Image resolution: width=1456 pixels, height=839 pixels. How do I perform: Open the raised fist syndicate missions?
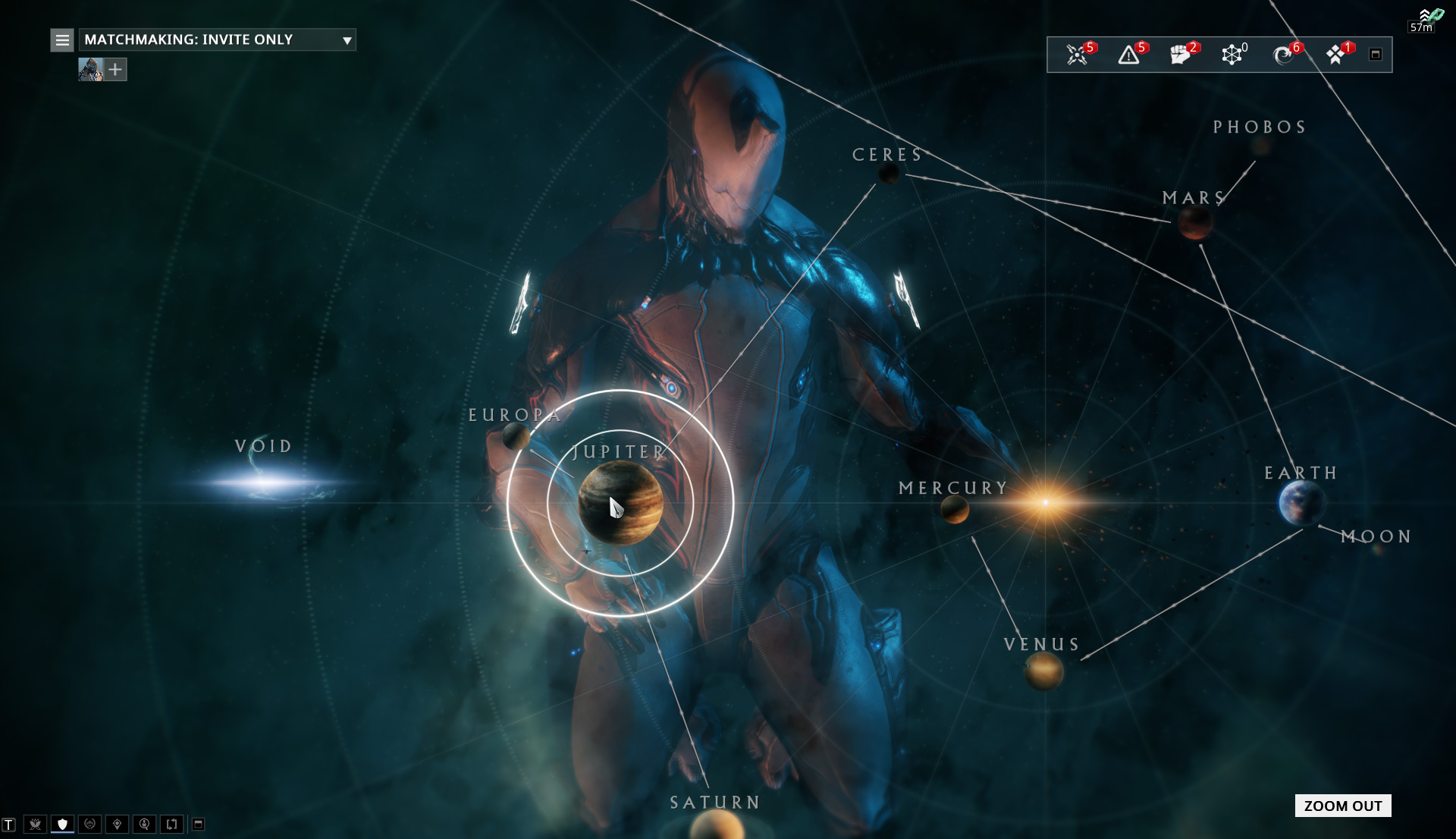click(x=1180, y=55)
